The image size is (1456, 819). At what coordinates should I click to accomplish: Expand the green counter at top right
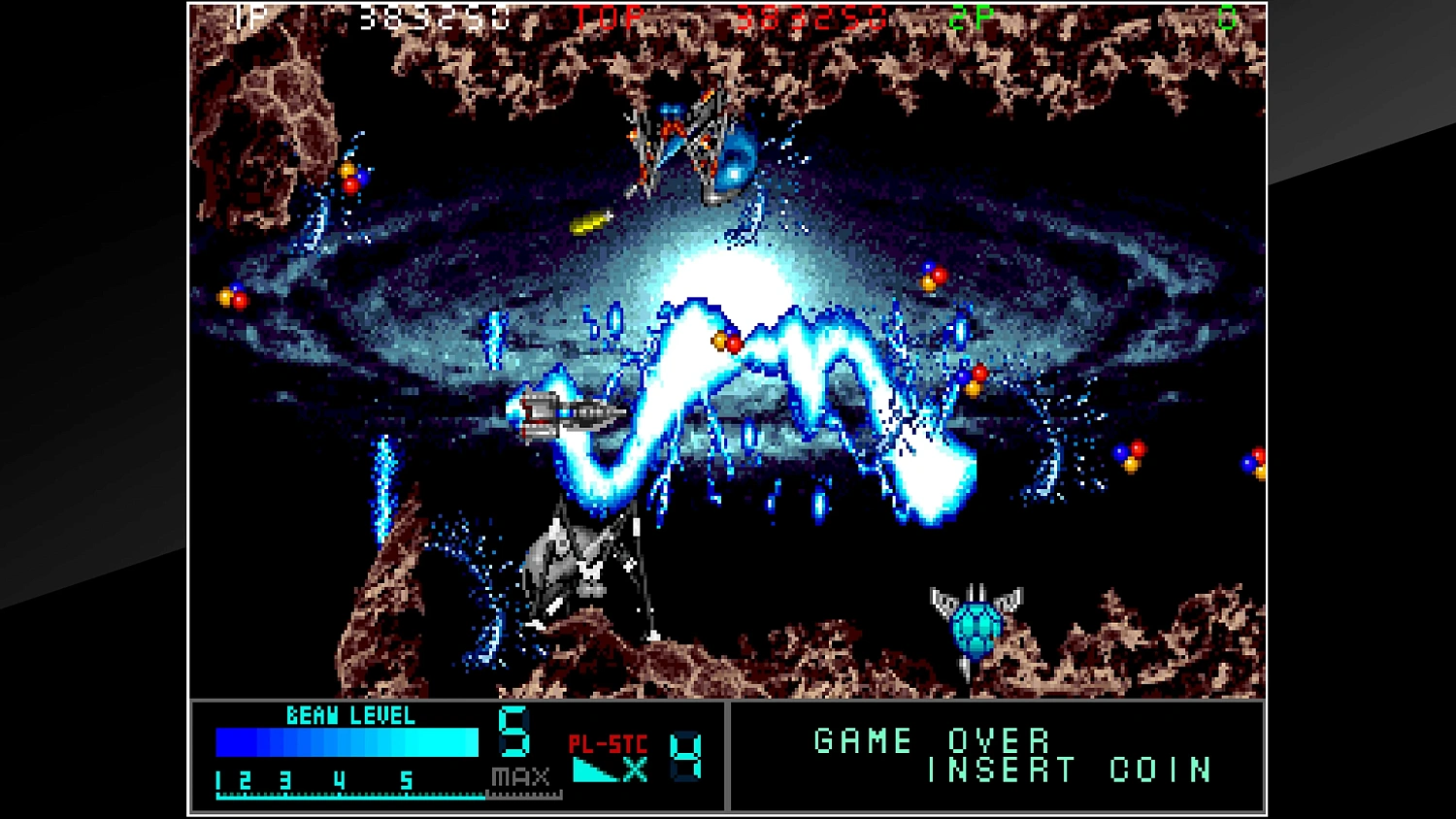pyautogui.click(x=1226, y=17)
